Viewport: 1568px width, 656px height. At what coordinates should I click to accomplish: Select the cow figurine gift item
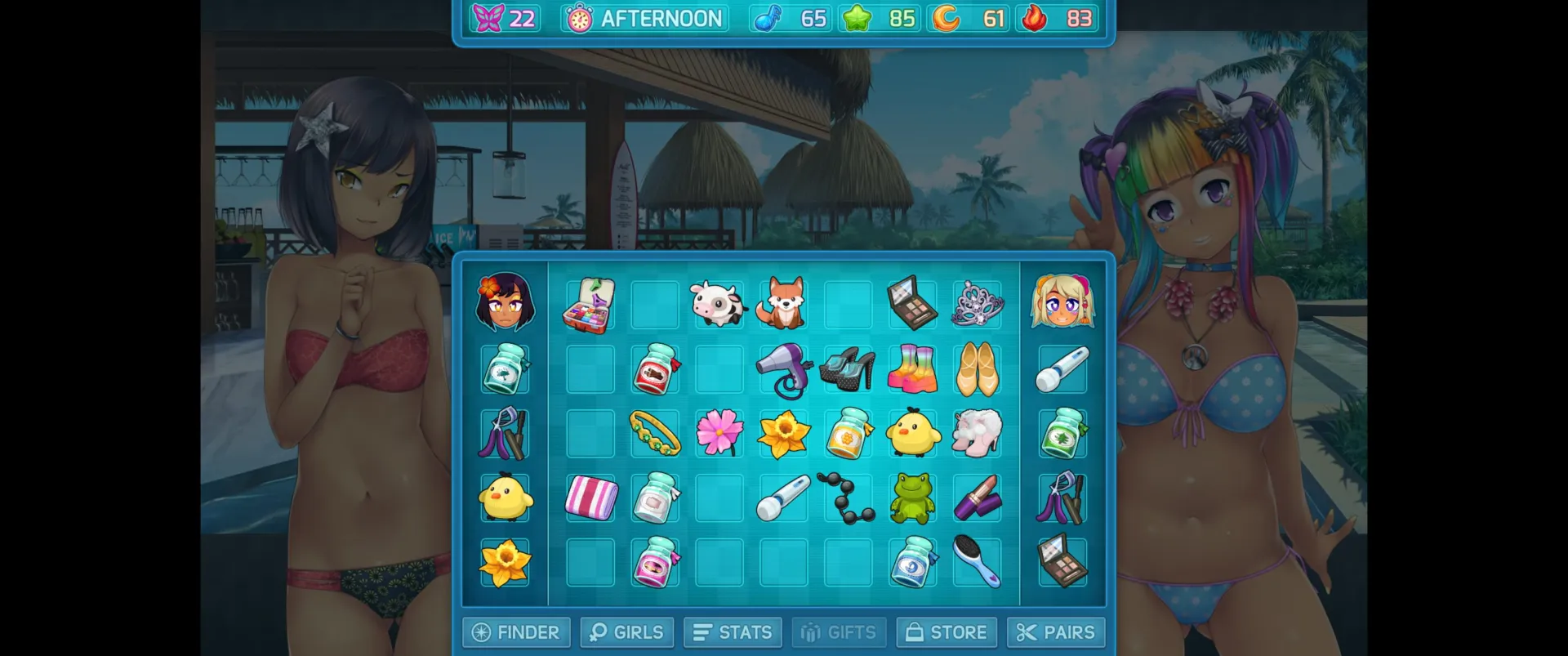(x=719, y=305)
